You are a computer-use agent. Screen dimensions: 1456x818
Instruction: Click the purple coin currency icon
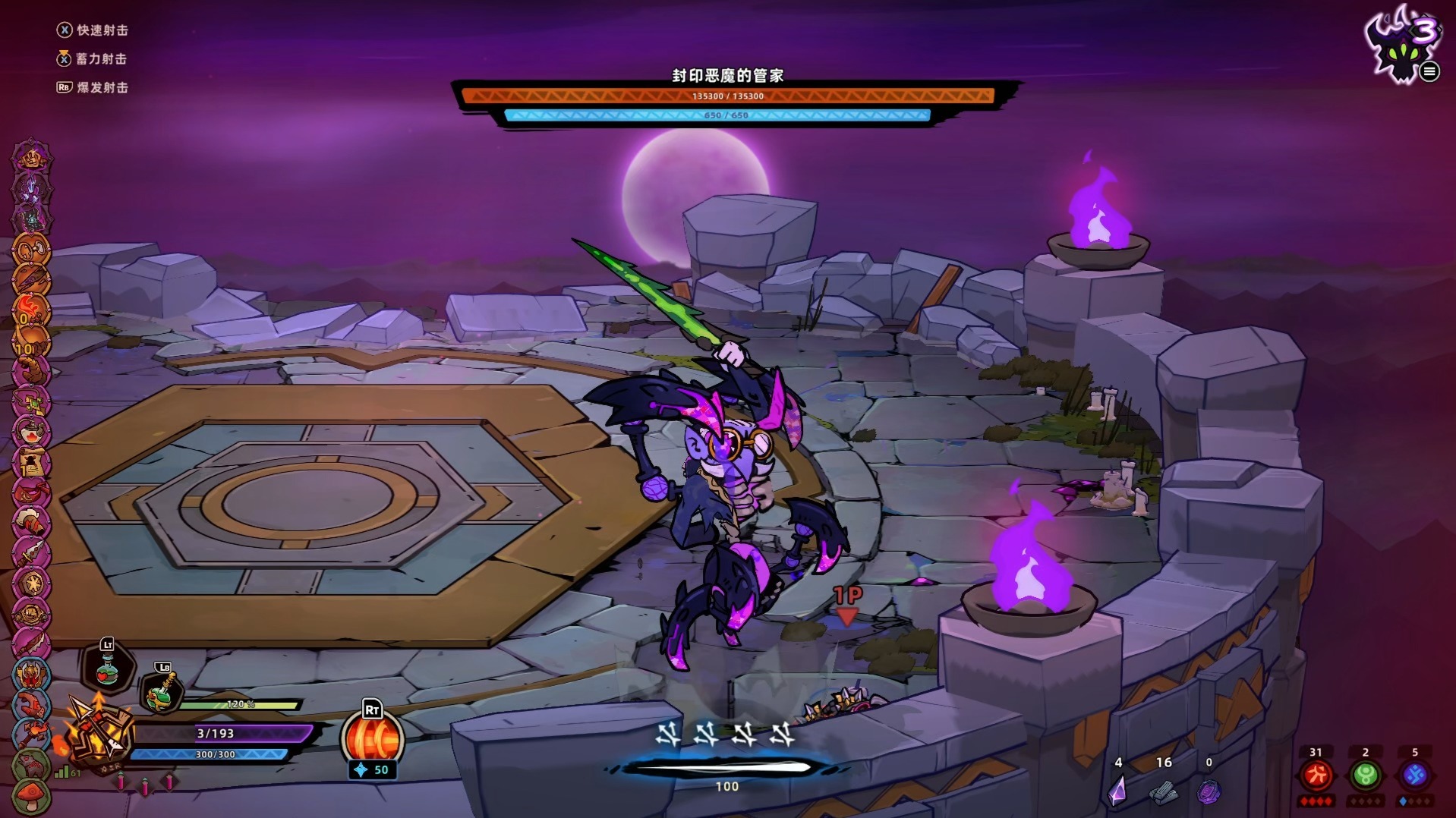1209,792
